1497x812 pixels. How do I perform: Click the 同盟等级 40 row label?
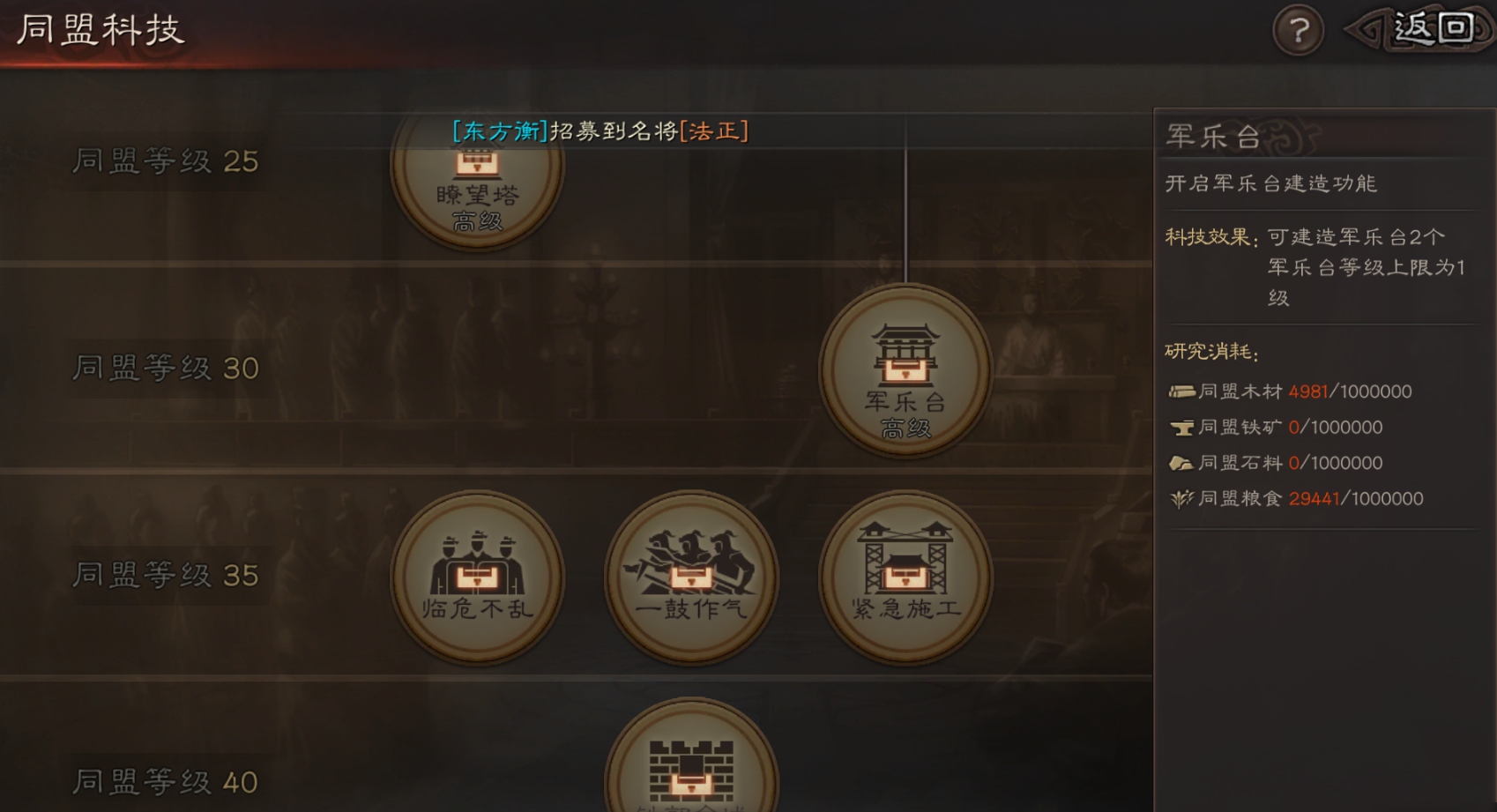pos(166,781)
